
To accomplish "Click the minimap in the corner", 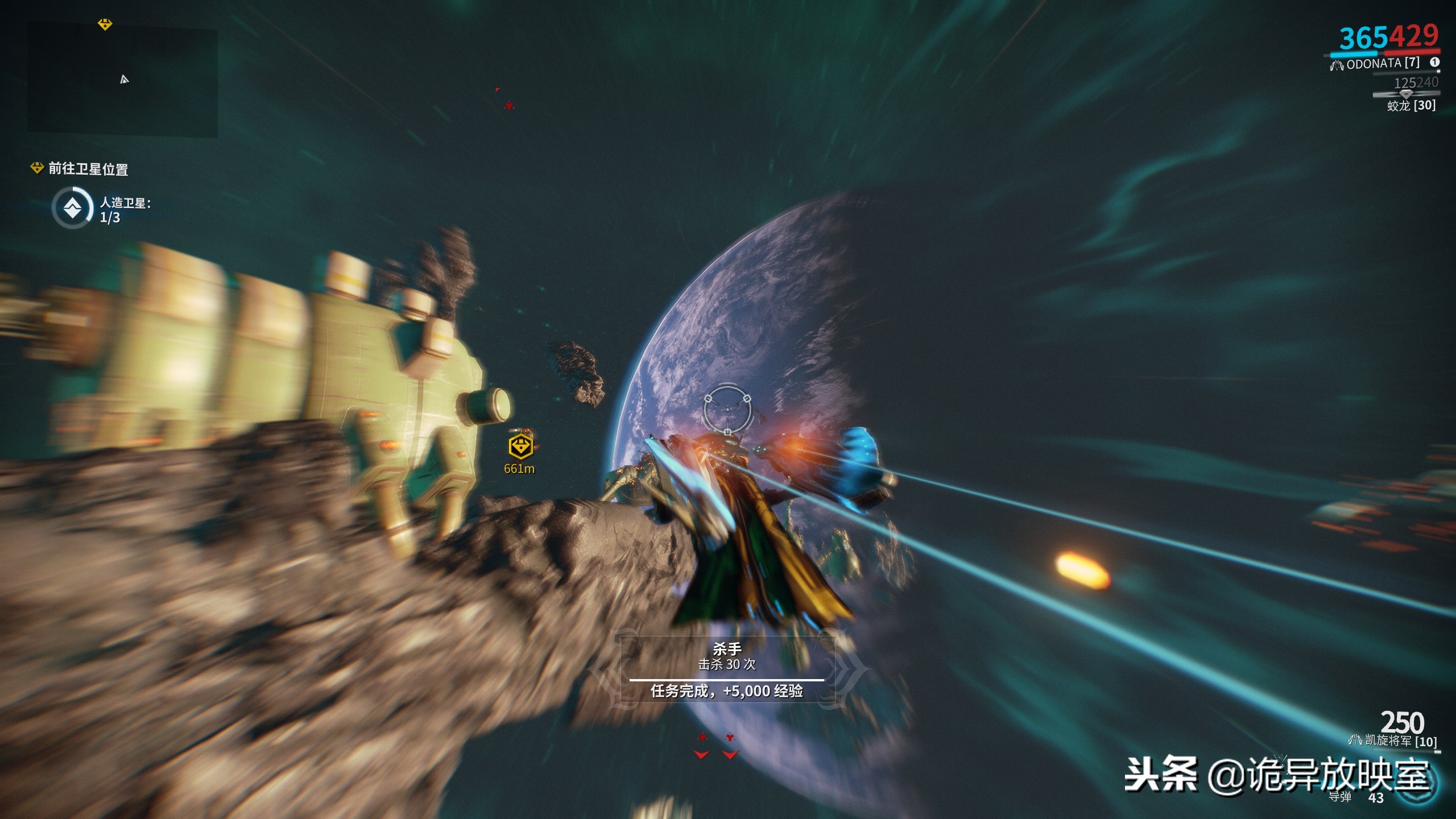I will click(122, 81).
